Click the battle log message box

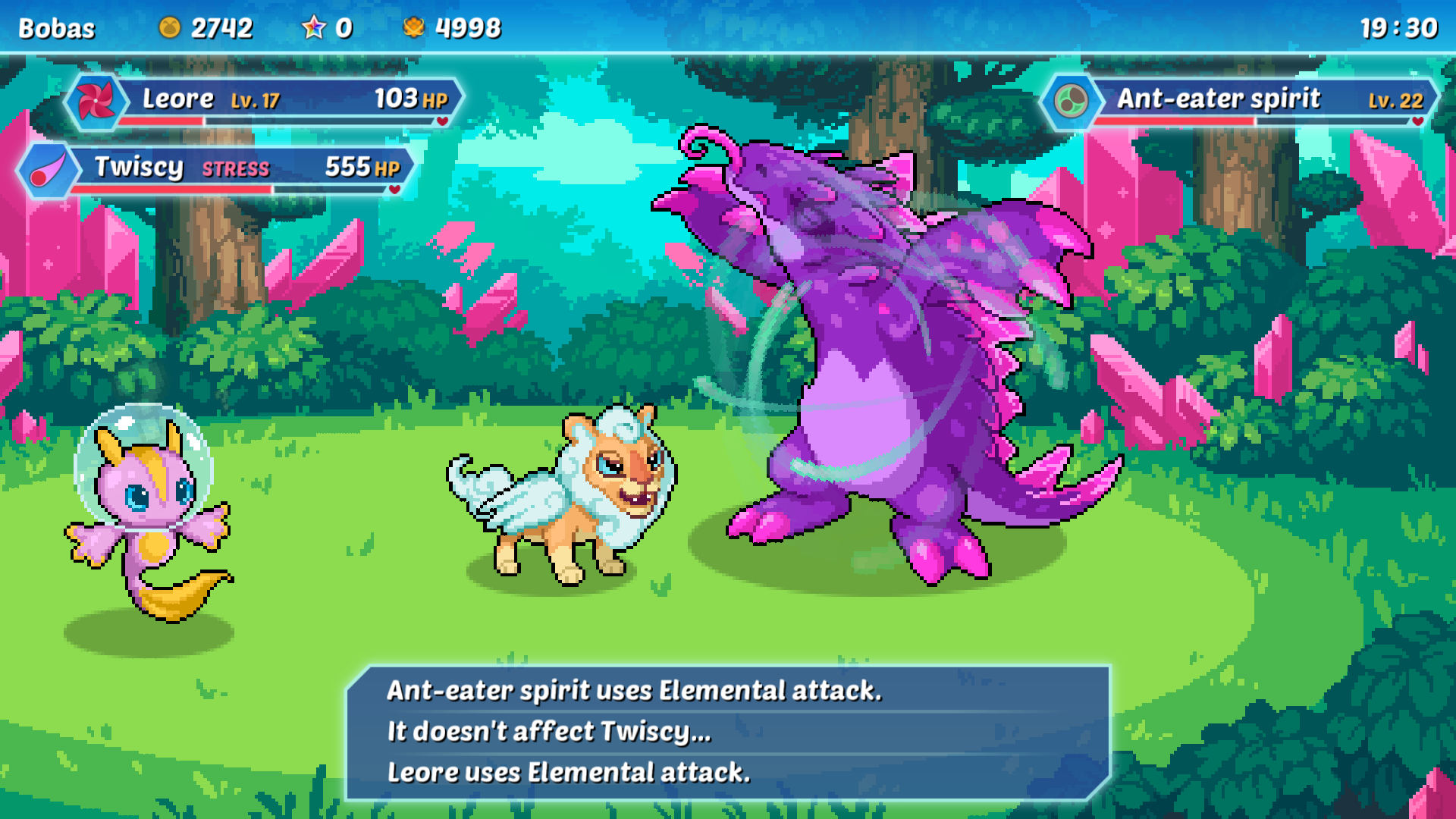(x=728, y=732)
